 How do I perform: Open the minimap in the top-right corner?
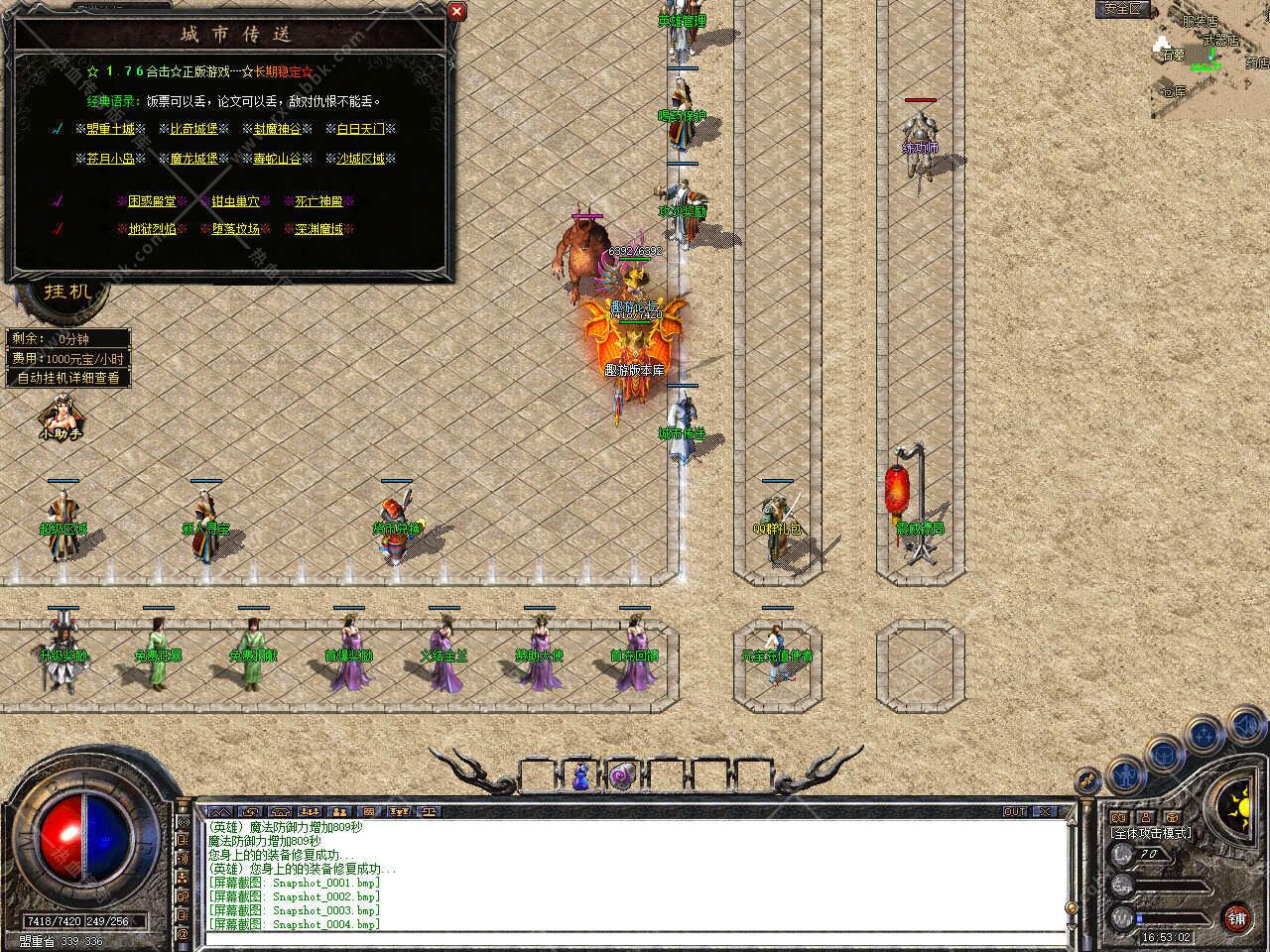coord(1206,55)
